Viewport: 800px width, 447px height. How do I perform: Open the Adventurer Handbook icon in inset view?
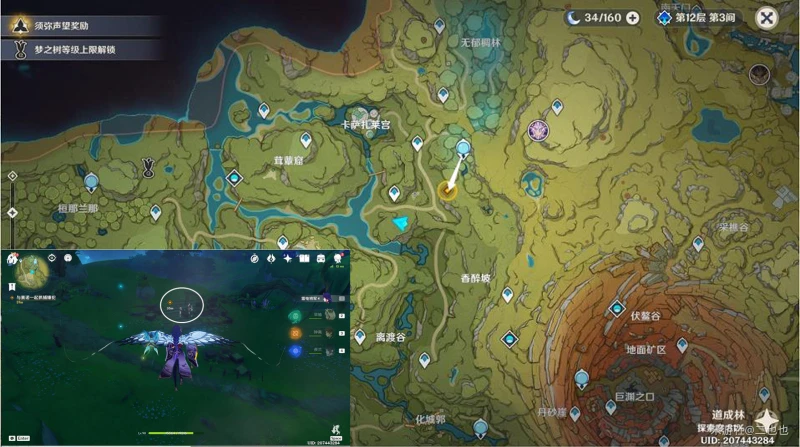pyautogui.click(x=305, y=259)
